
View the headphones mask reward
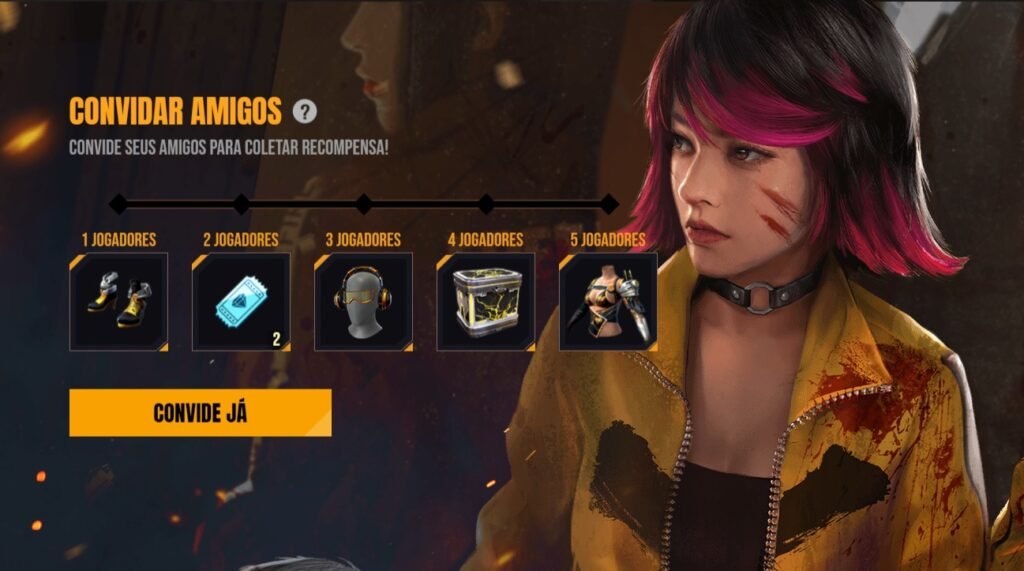(363, 301)
